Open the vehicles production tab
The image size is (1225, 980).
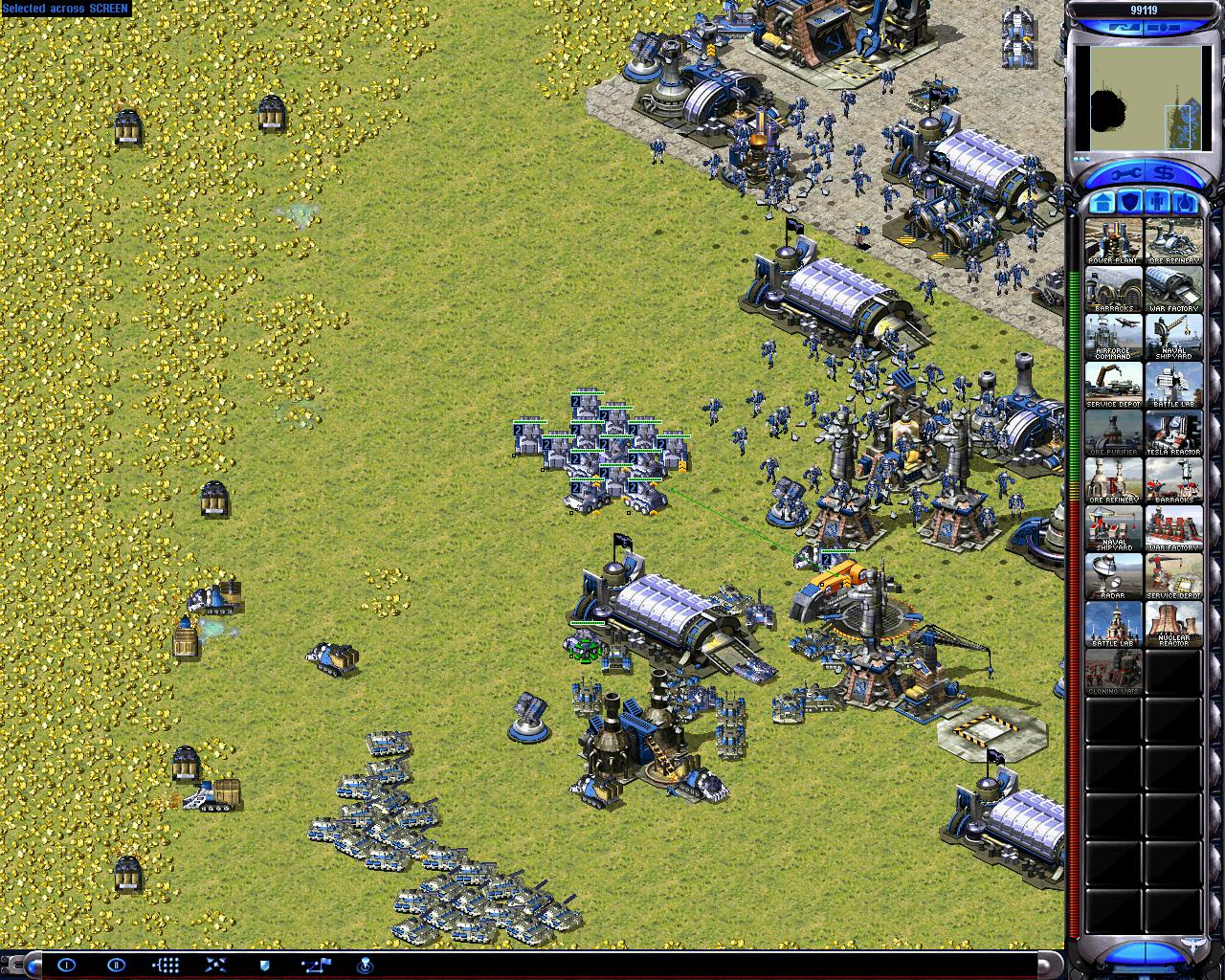(1185, 203)
